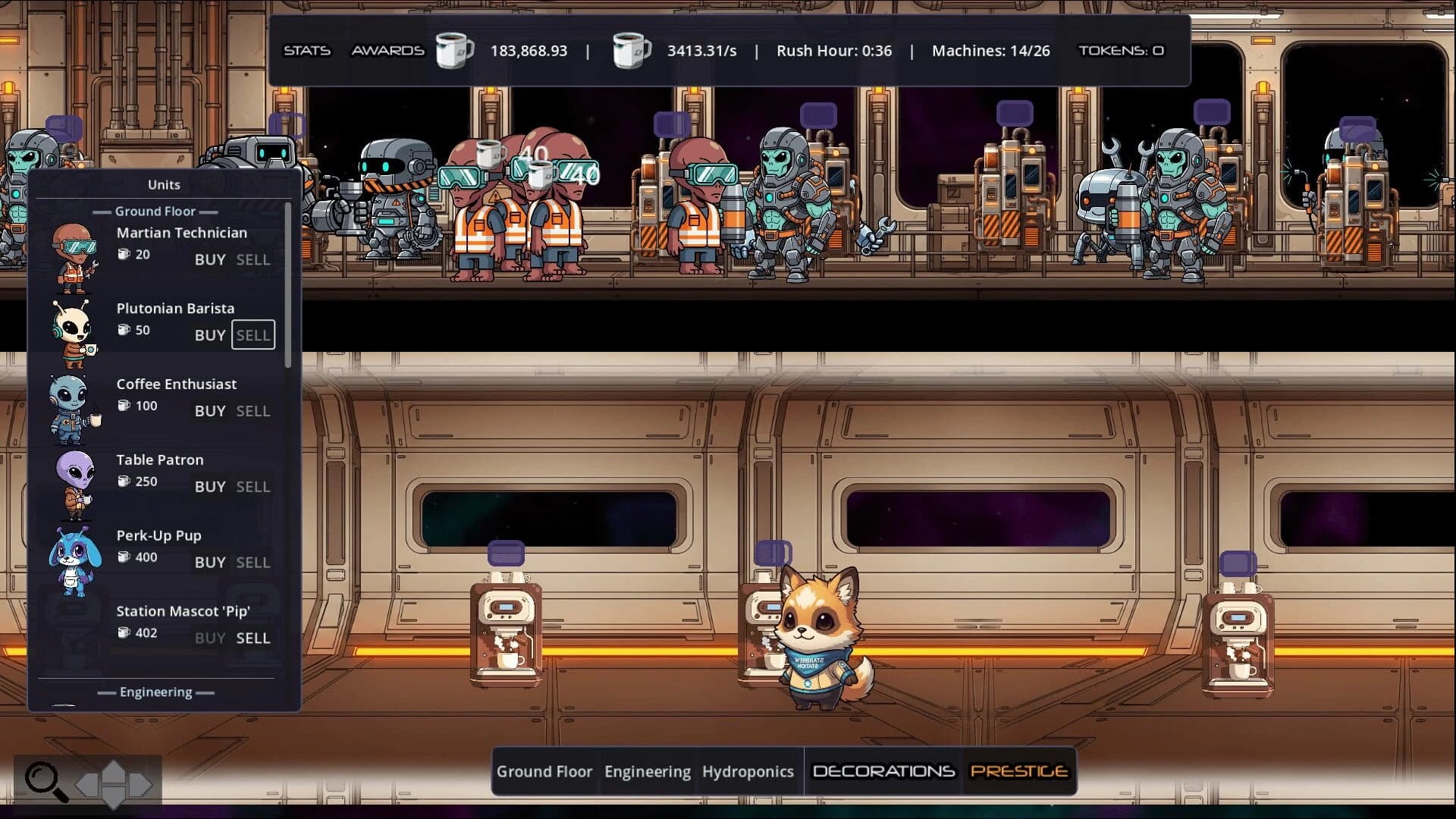Buy a Martian Technician
This screenshot has height=819, width=1456.
tap(209, 259)
